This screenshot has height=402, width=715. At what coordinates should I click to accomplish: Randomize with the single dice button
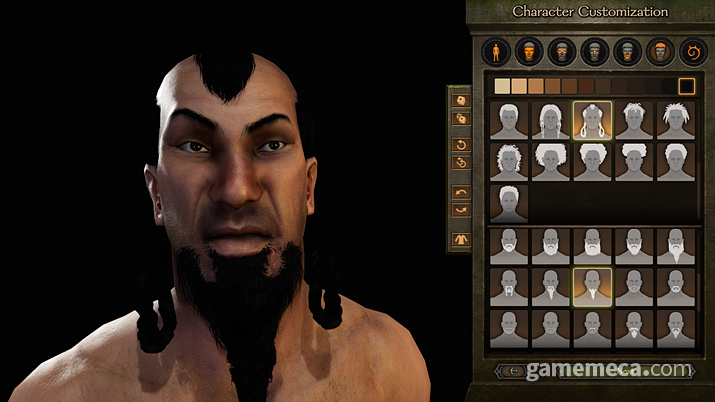pyautogui.click(x=460, y=100)
